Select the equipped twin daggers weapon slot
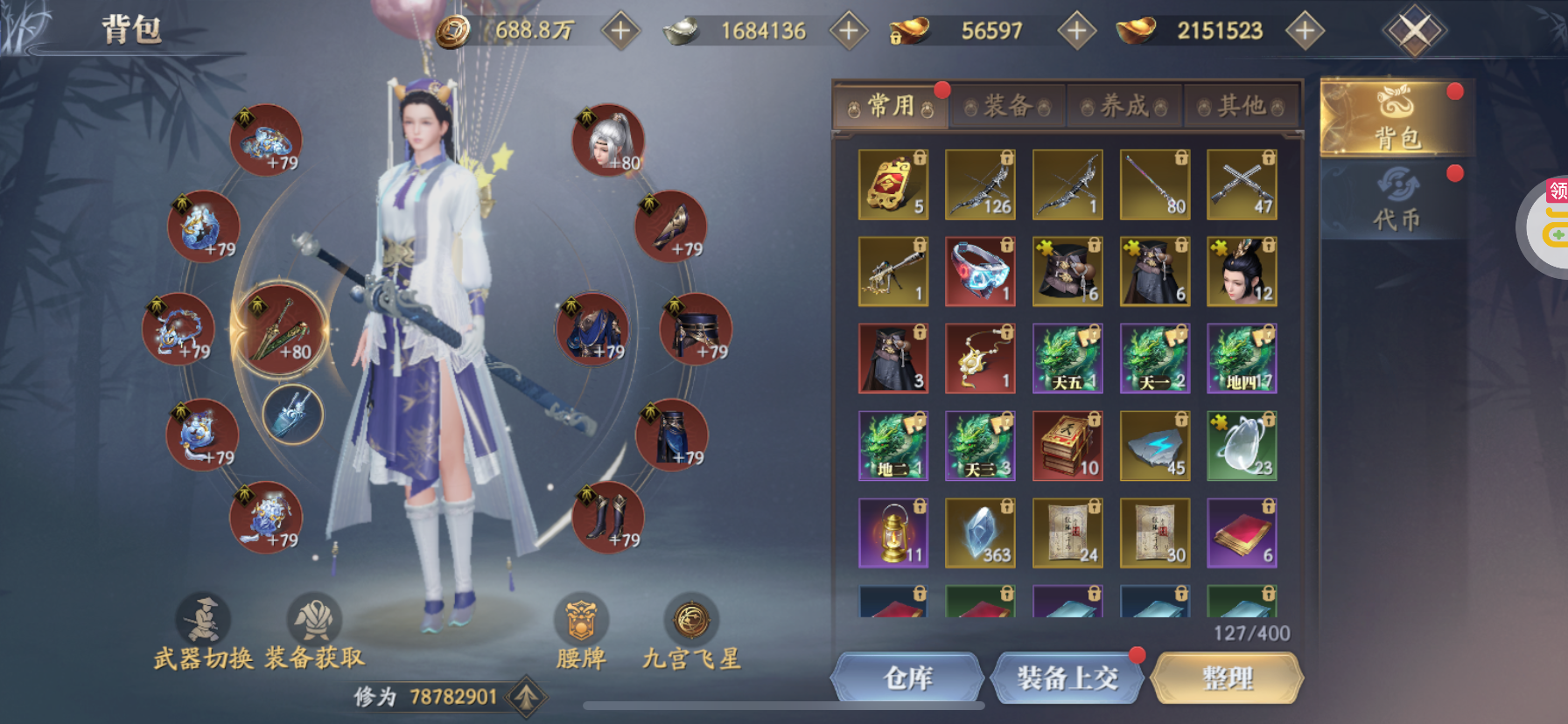Screen dimensions: 1568x724 click(x=280, y=331)
